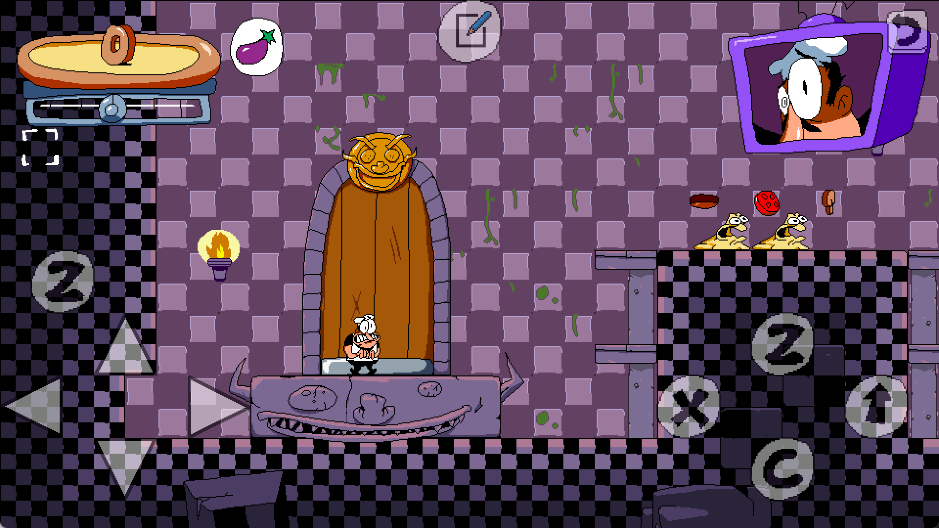Viewport: 939px width, 528px height.
Task: Tap the Z button above the D-pad
Action: pos(63,282)
